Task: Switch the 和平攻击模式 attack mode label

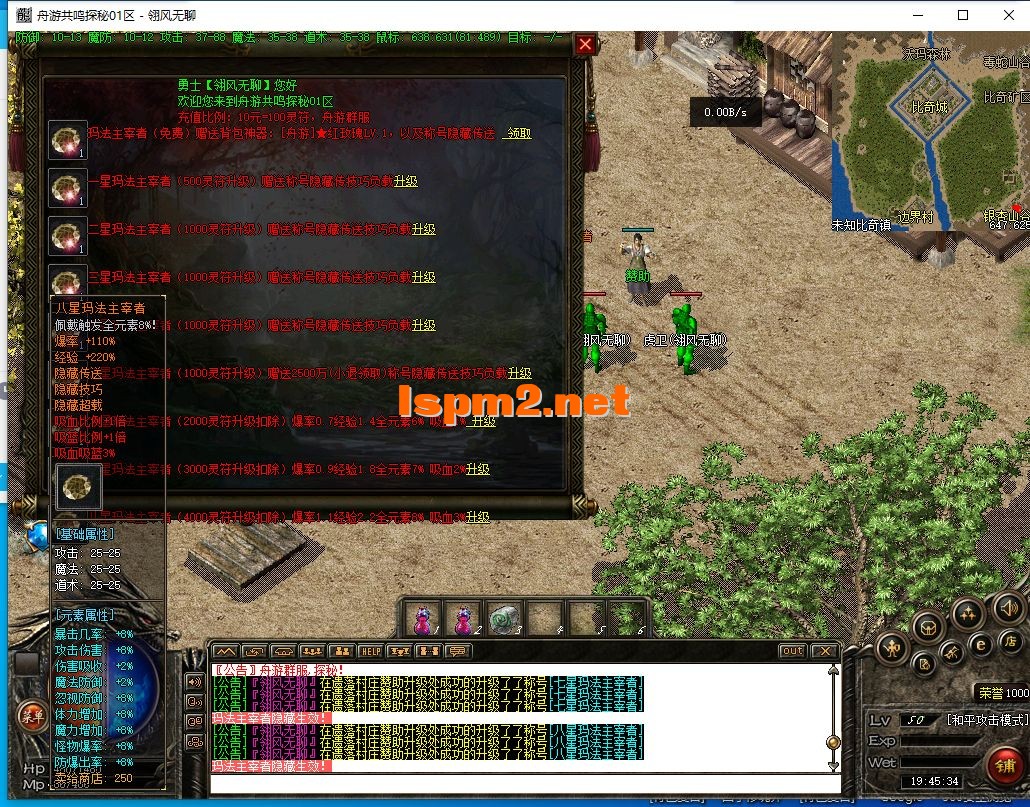Action: click(x=985, y=720)
